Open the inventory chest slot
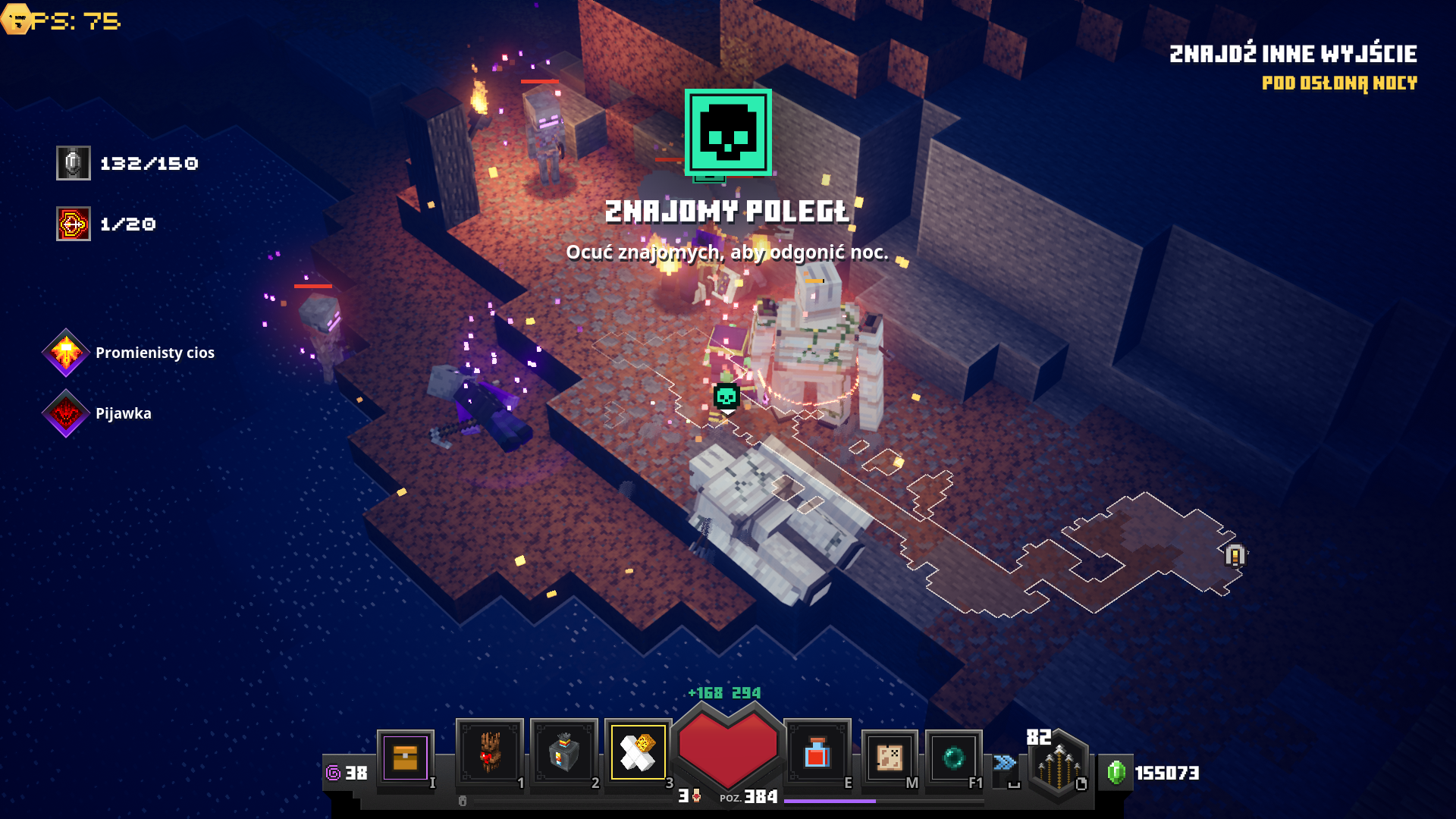1456x819 pixels. (x=405, y=757)
